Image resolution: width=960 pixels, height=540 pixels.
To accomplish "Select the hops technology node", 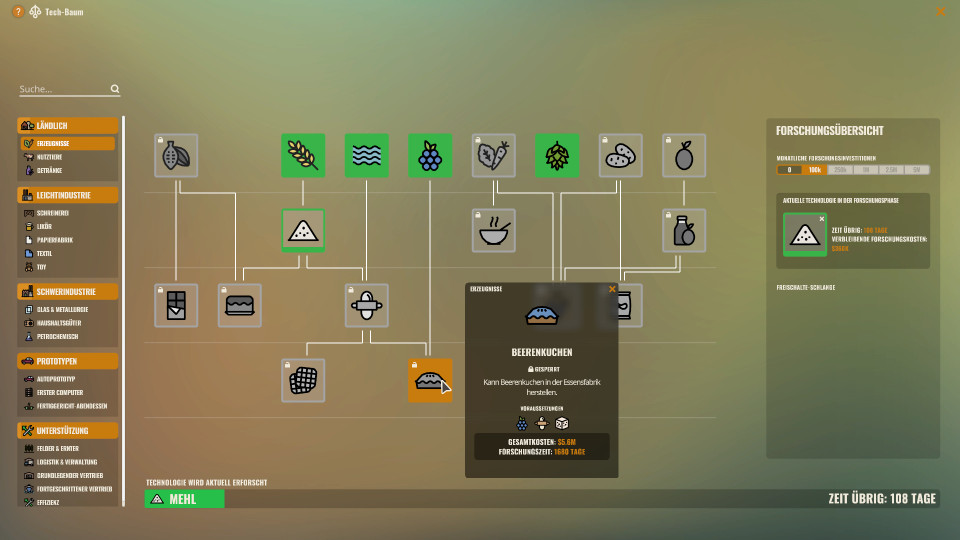I will (557, 155).
